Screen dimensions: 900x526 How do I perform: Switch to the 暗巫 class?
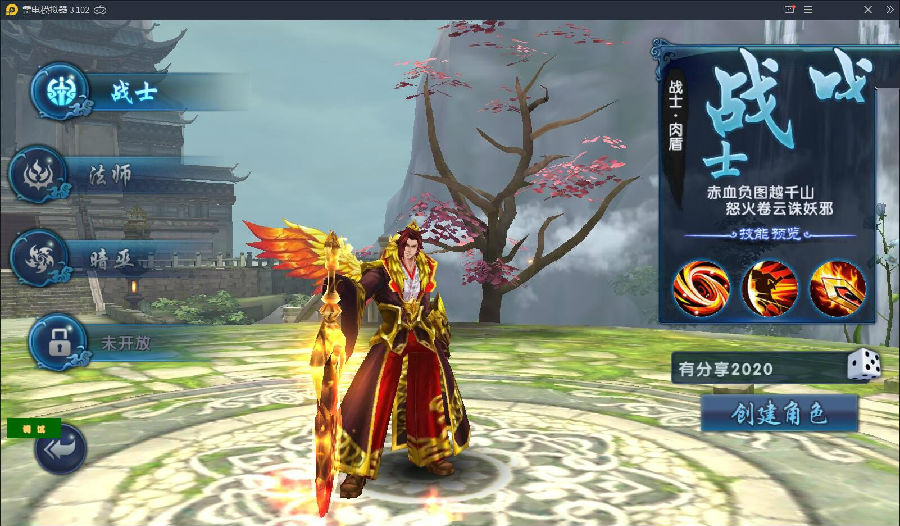click(x=110, y=257)
